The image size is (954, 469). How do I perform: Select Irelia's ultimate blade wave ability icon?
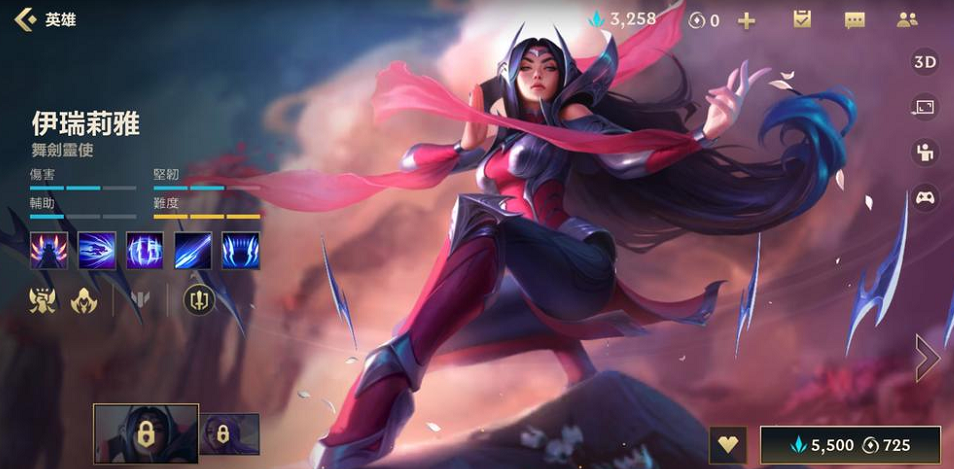coord(241,250)
